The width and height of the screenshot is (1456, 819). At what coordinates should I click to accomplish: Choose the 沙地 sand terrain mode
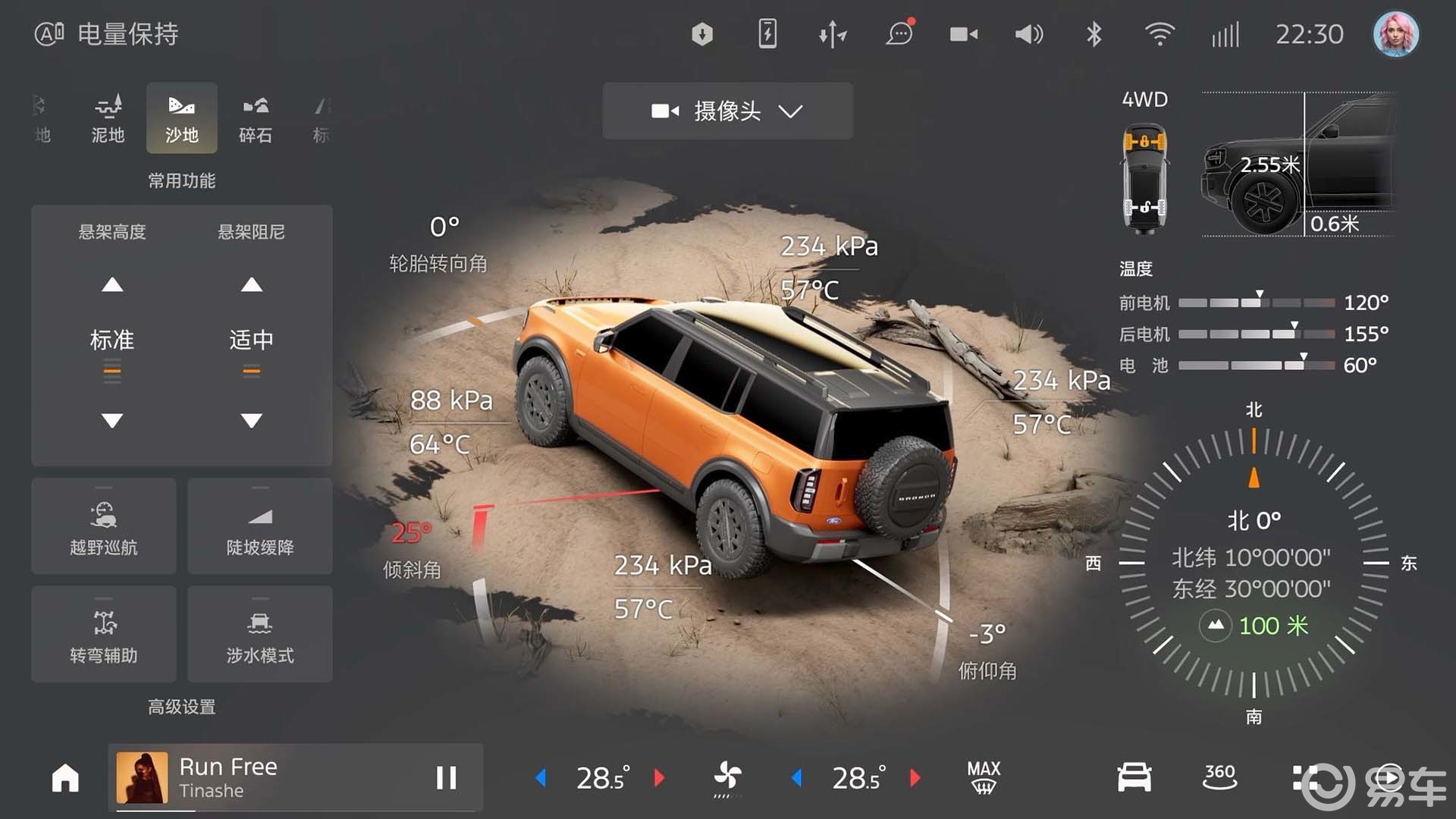point(182,118)
